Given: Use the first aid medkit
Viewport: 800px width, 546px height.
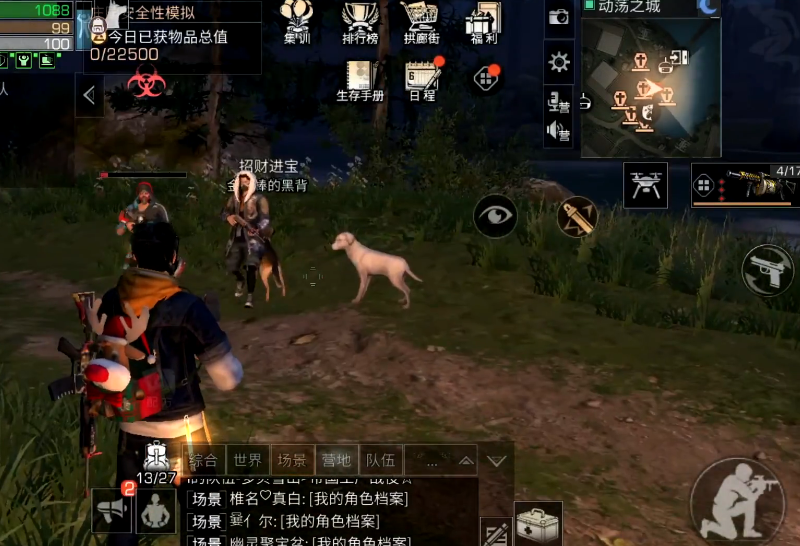Looking at the screenshot, I should point(538,523).
